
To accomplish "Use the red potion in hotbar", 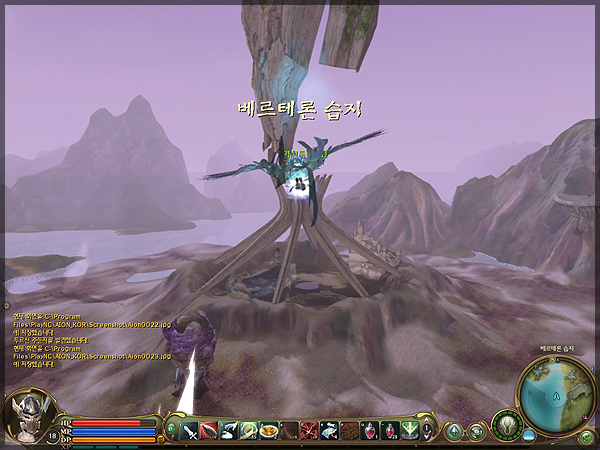I will coord(370,430).
